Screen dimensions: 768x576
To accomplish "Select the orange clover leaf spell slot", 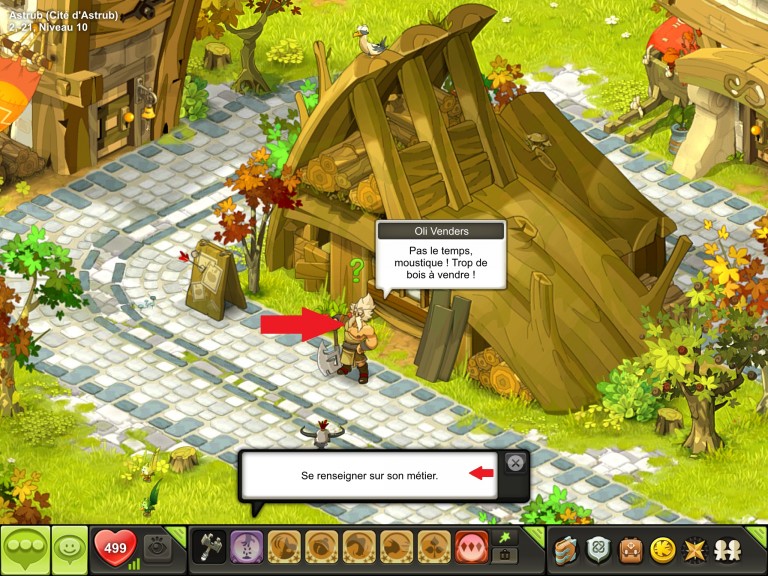I will (x=434, y=548).
